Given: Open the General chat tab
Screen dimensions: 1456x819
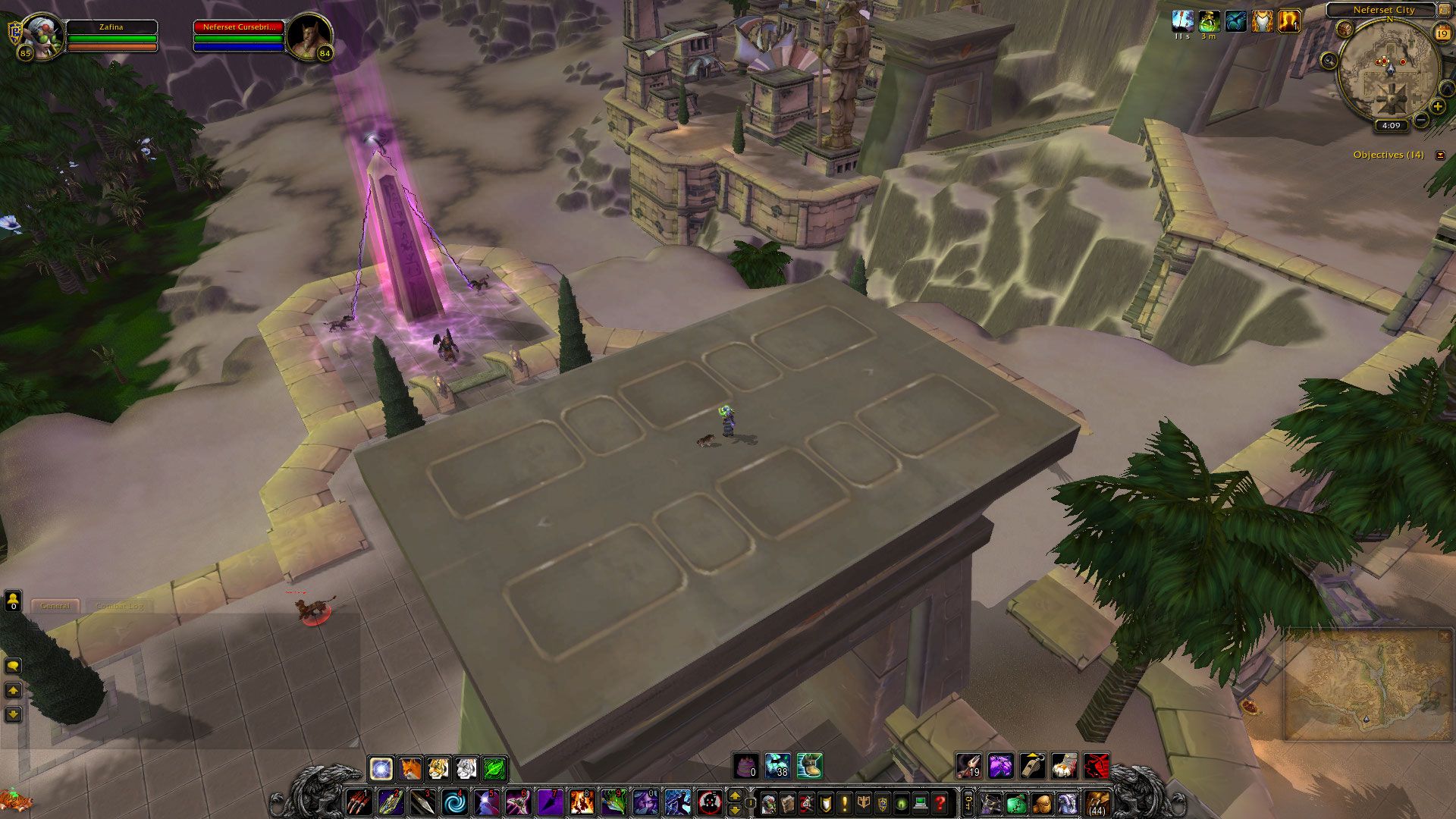Looking at the screenshot, I should 55,606.
